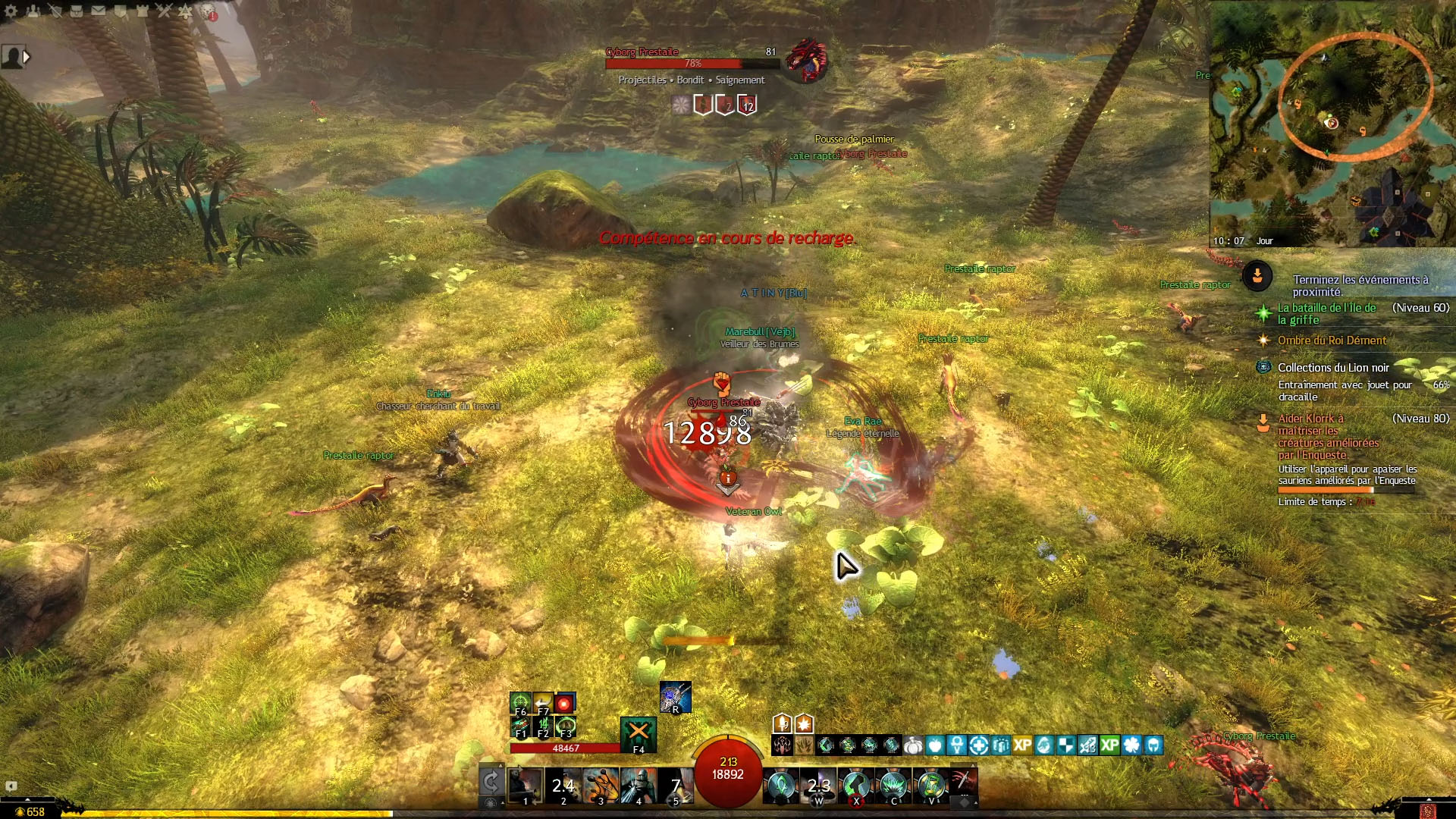Activate the elite skill in slot V
The height and width of the screenshot is (819, 1456).
(x=931, y=785)
